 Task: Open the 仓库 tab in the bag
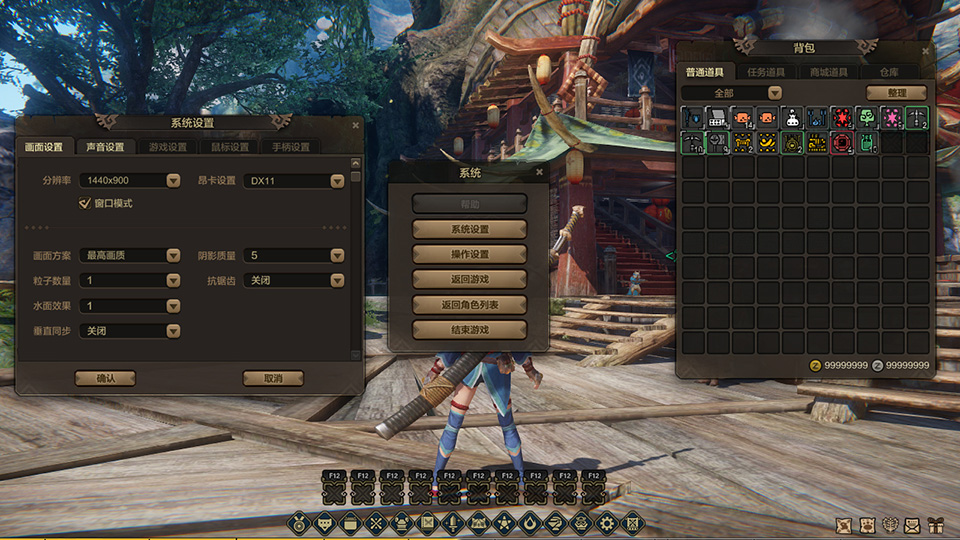tap(888, 72)
